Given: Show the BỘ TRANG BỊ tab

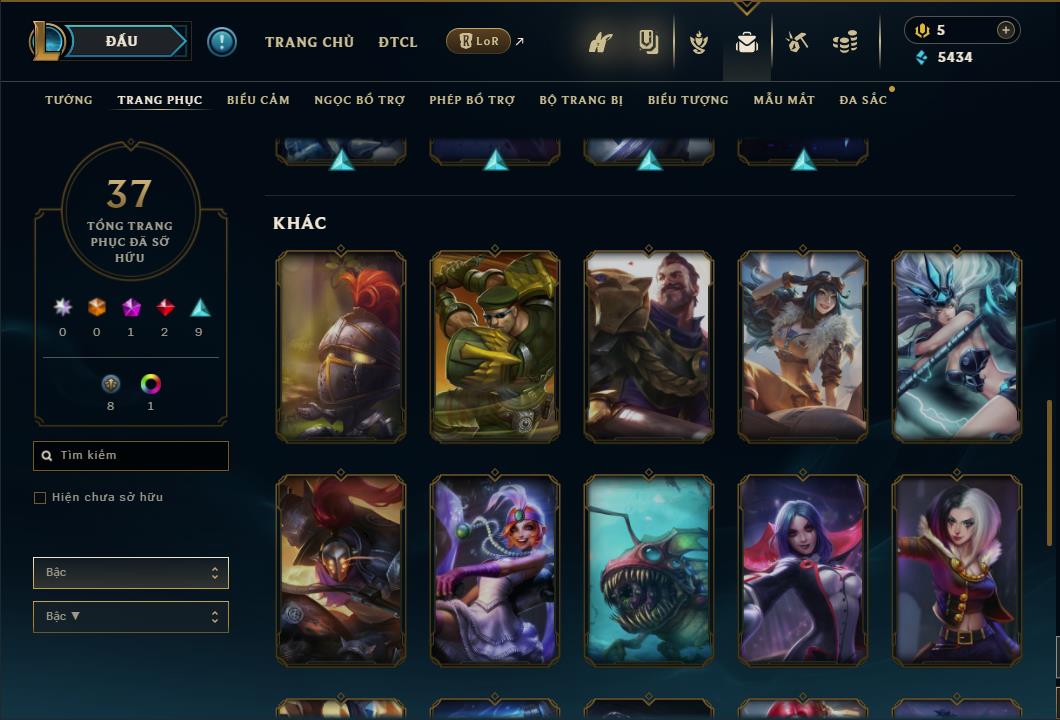Looking at the screenshot, I should 581,100.
